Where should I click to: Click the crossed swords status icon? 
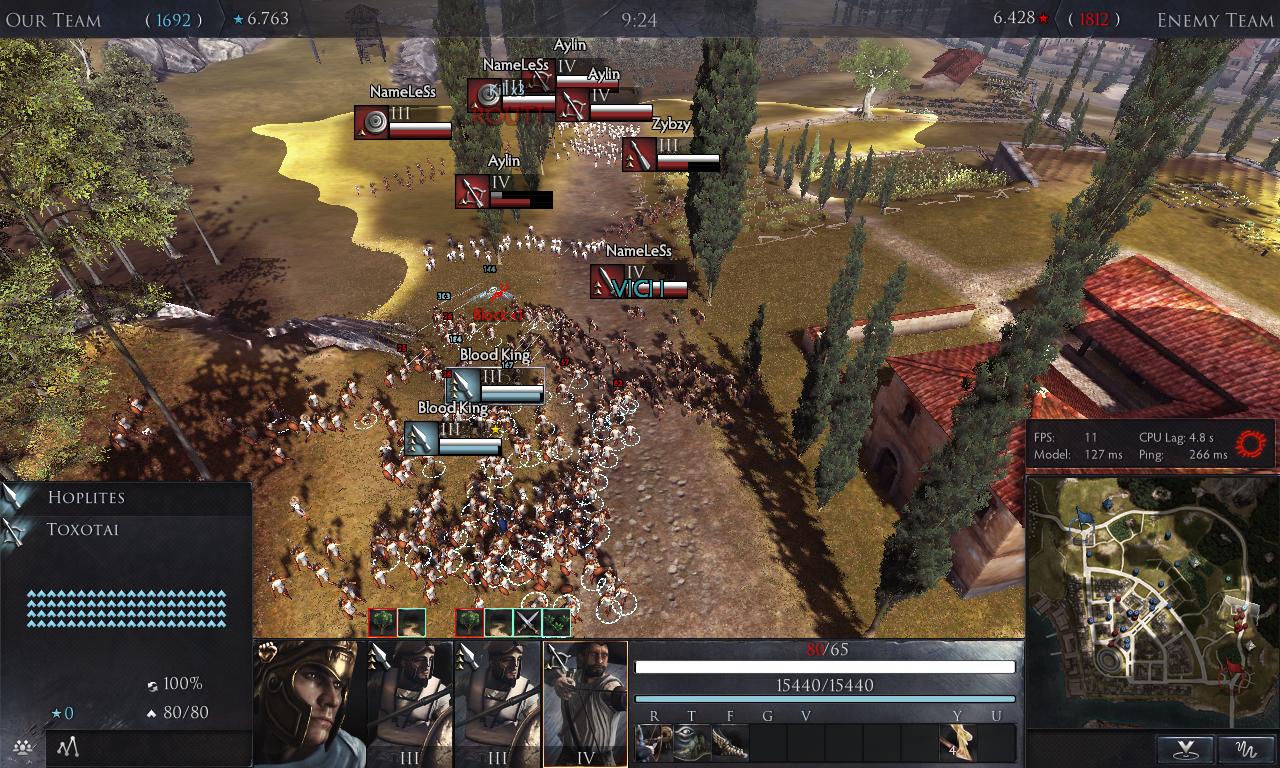(527, 622)
